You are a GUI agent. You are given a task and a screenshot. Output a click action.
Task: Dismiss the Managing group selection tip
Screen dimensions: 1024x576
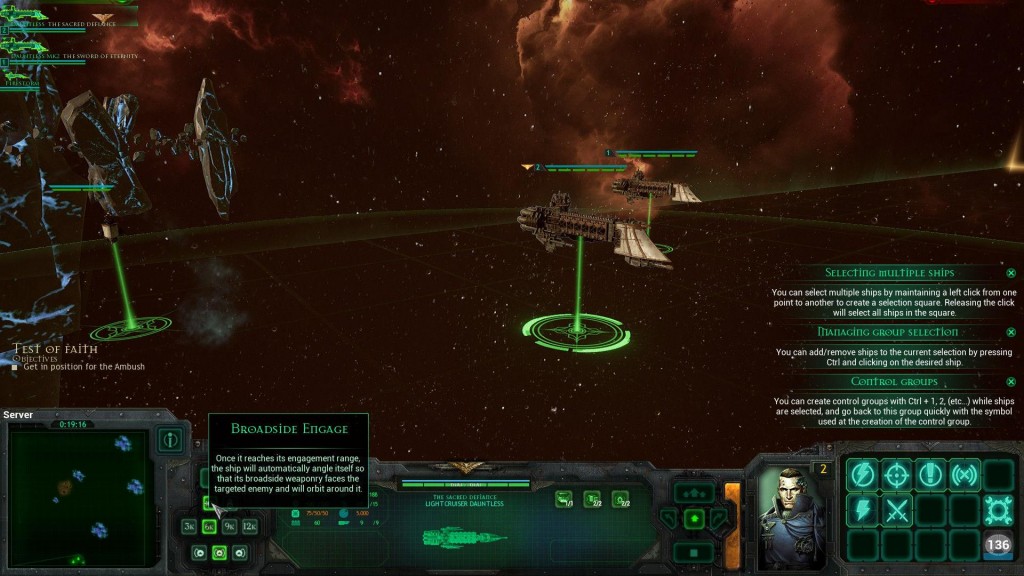click(x=1011, y=332)
